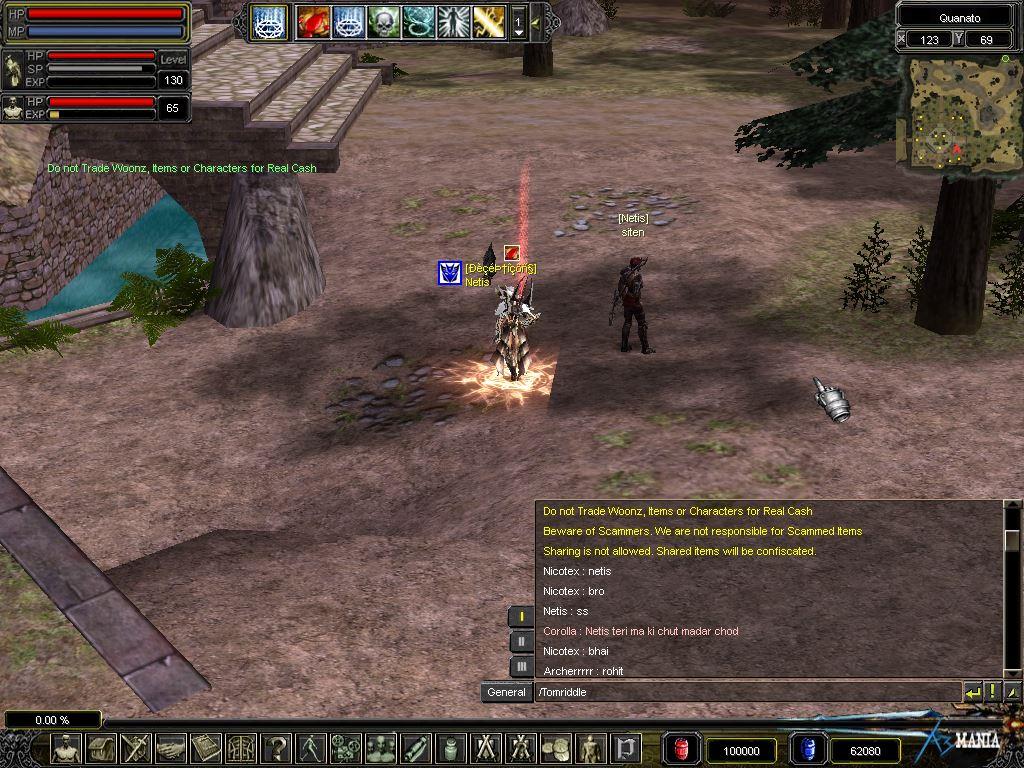The height and width of the screenshot is (768, 1024).
Task: Trigger the golden lightning skill
Action: (488, 21)
